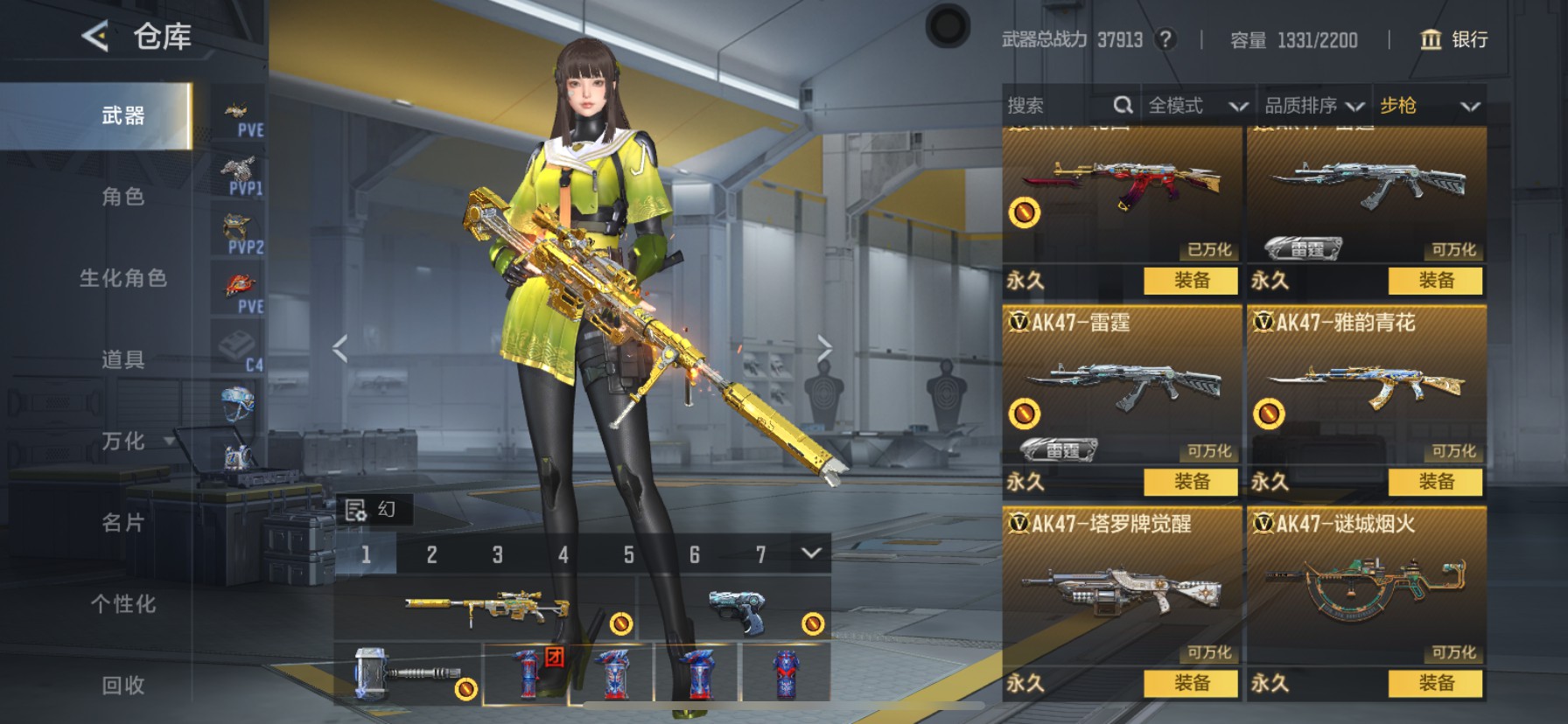Switch to loadout bag number 2
Viewport: 1568px width, 724px height.
[x=431, y=554]
